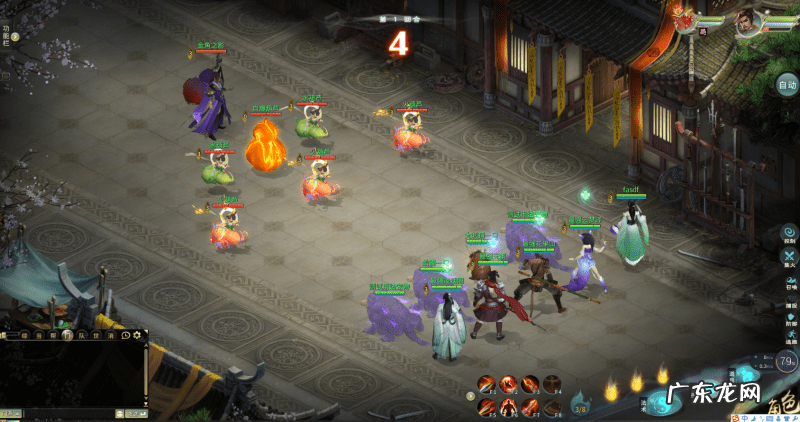The height and width of the screenshot is (422, 800).
Task: Expand the skill bar arrow button
Action: coord(471,396)
